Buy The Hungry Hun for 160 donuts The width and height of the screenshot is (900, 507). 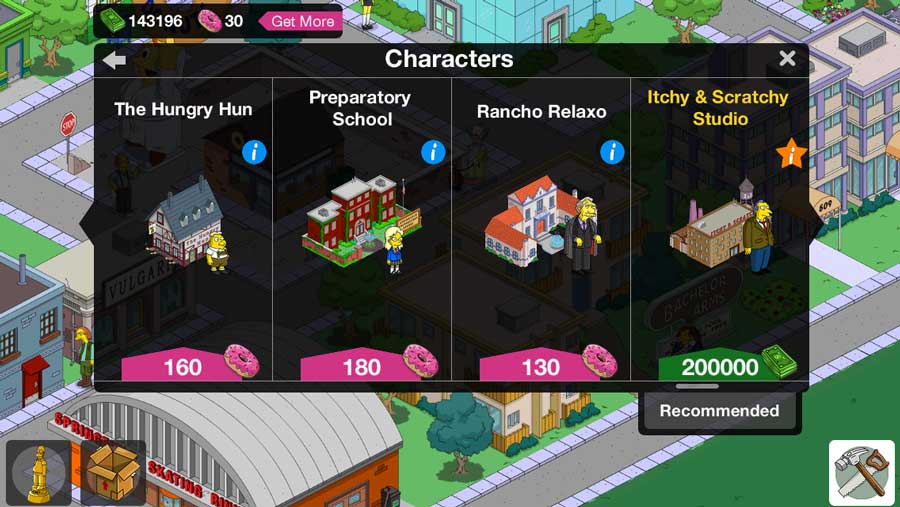185,366
